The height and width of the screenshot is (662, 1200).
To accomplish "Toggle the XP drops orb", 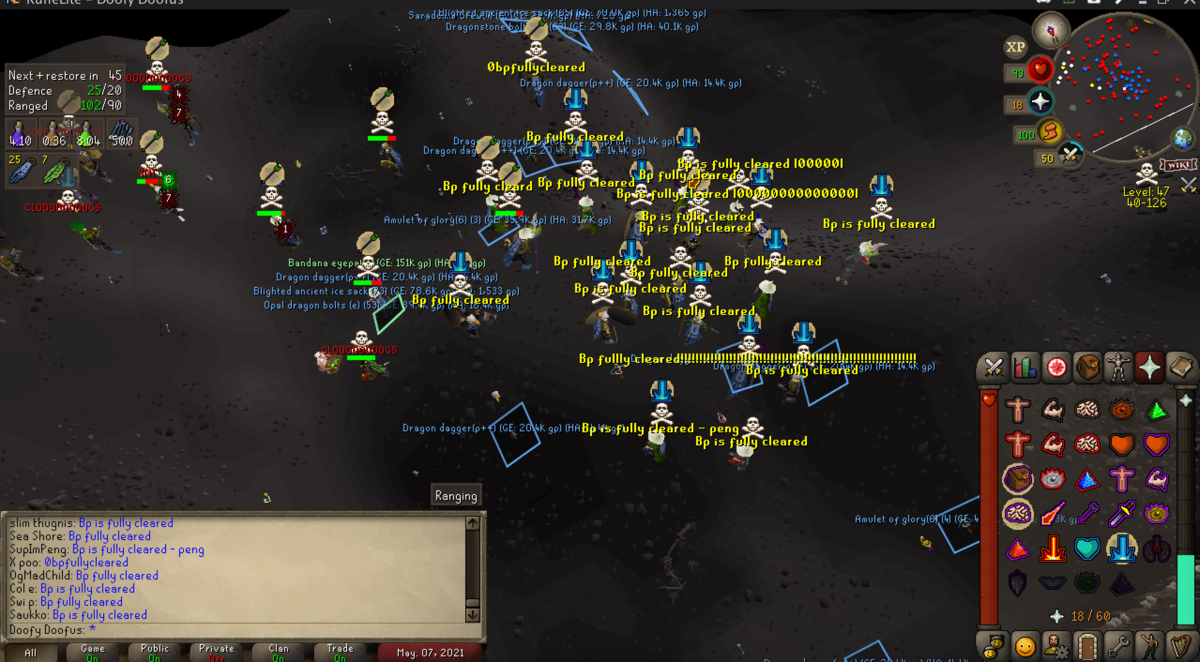I will pos(1016,47).
